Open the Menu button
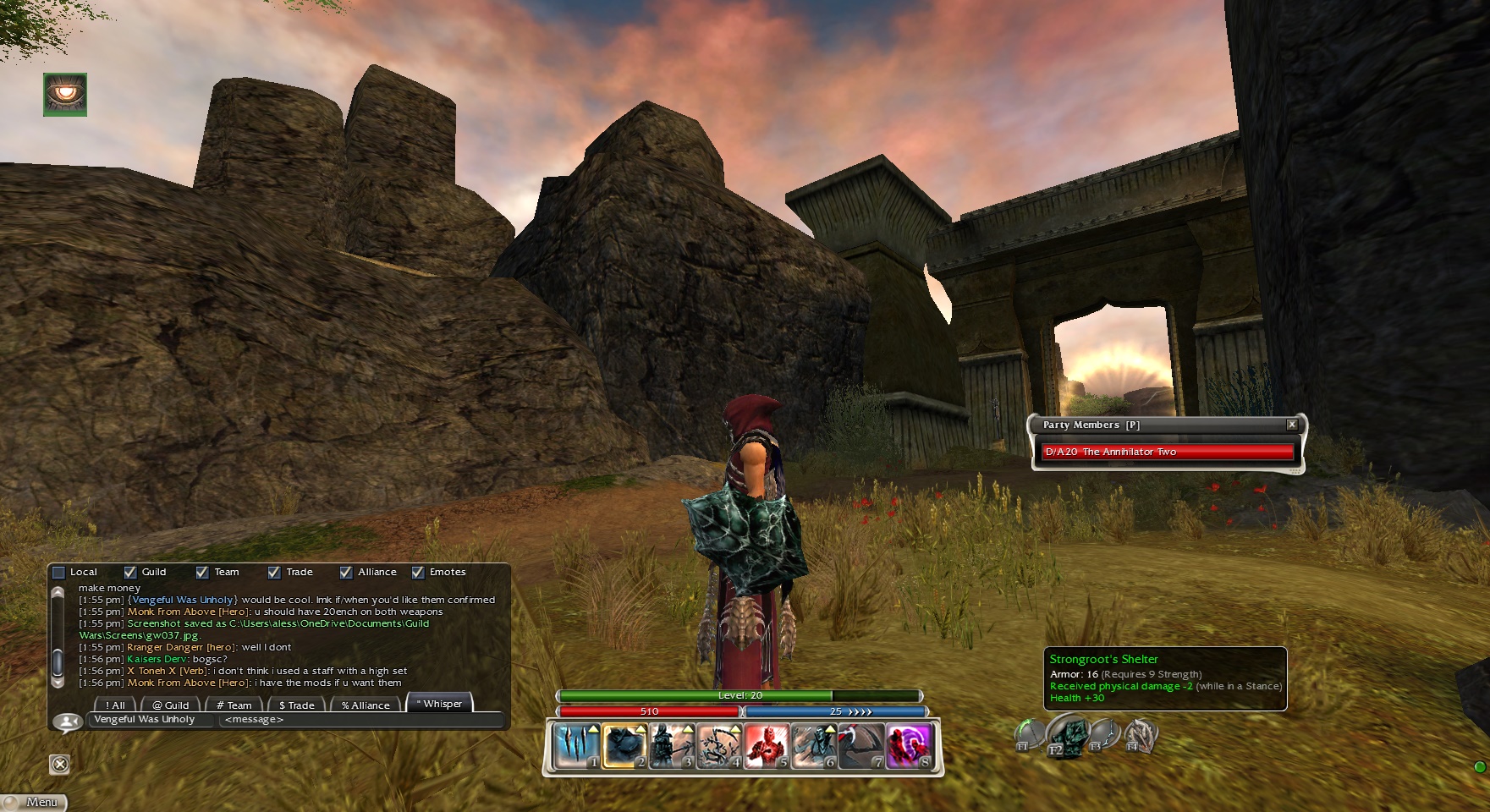The width and height of the screenshot is (1490, 812). (35, 802)
